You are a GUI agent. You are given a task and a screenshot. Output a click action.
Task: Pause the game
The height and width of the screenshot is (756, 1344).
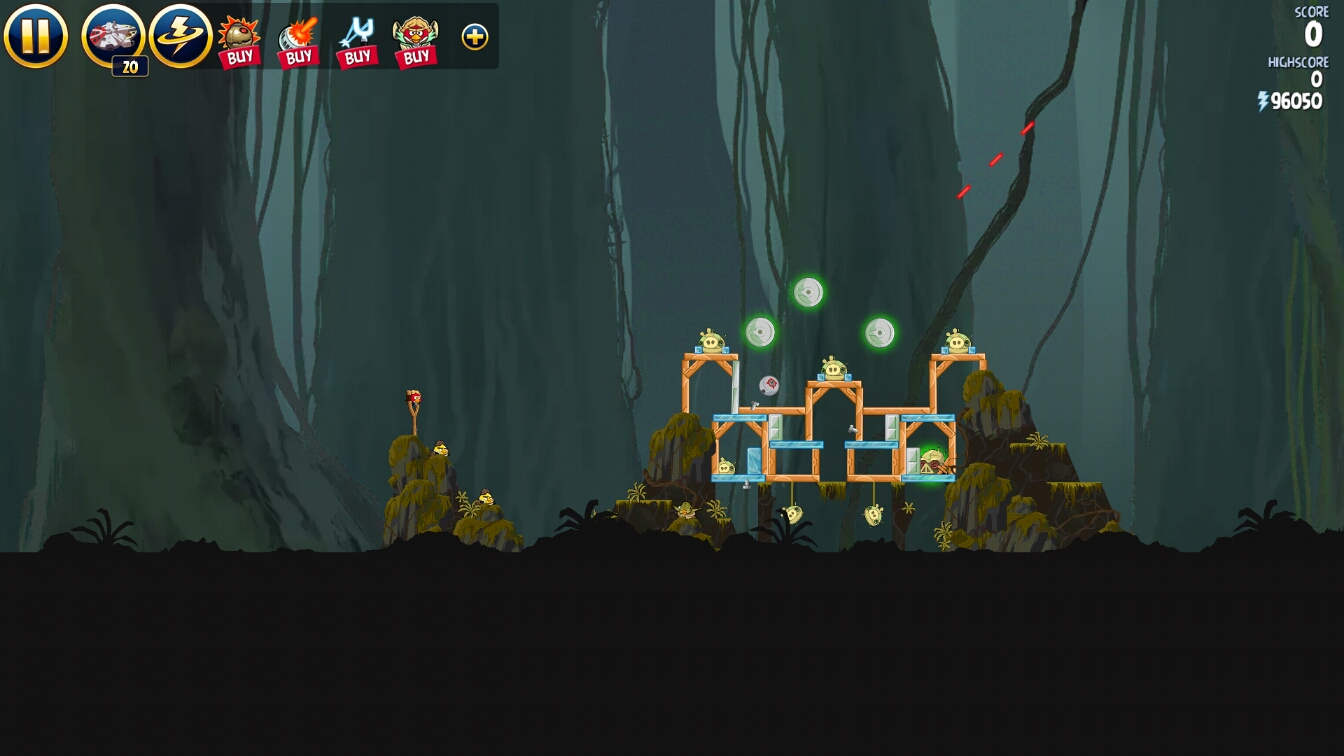[x=35, y=36]
